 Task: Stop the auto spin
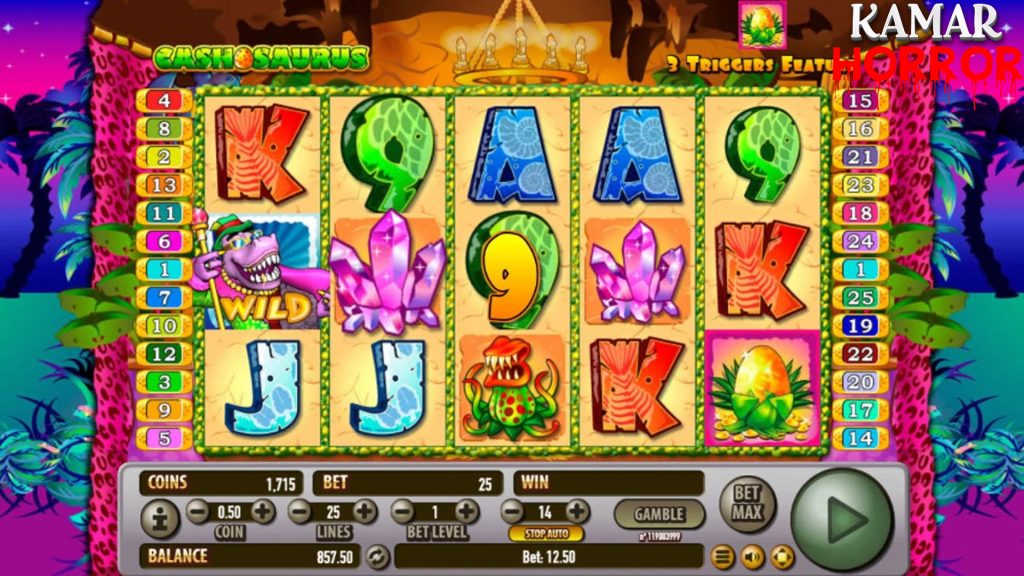point(546,533)
